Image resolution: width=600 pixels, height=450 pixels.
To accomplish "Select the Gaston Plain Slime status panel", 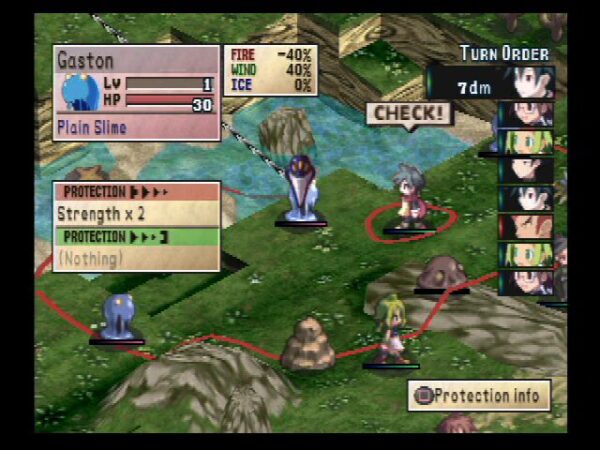I will click(x=136, y=92).
